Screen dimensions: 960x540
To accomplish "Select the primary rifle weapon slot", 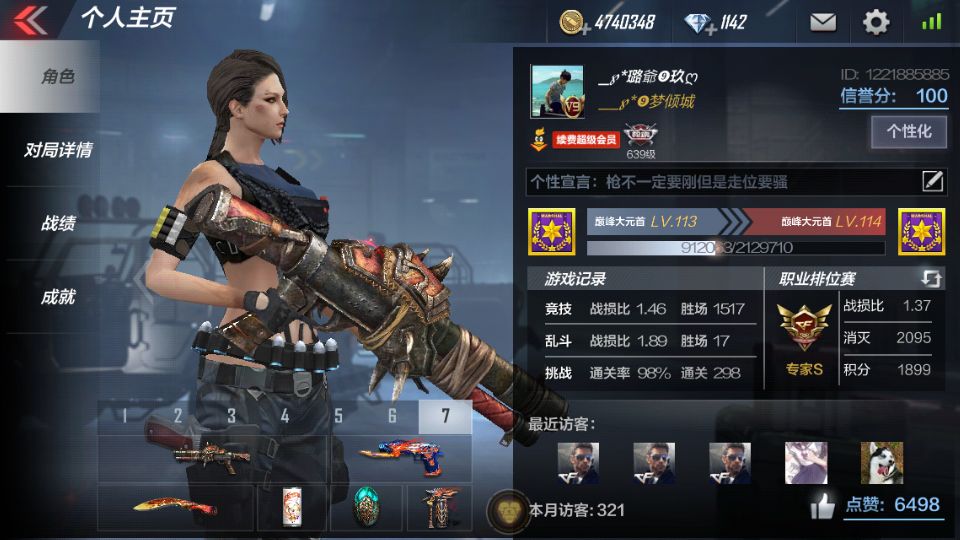I will (x=212, y=458).
